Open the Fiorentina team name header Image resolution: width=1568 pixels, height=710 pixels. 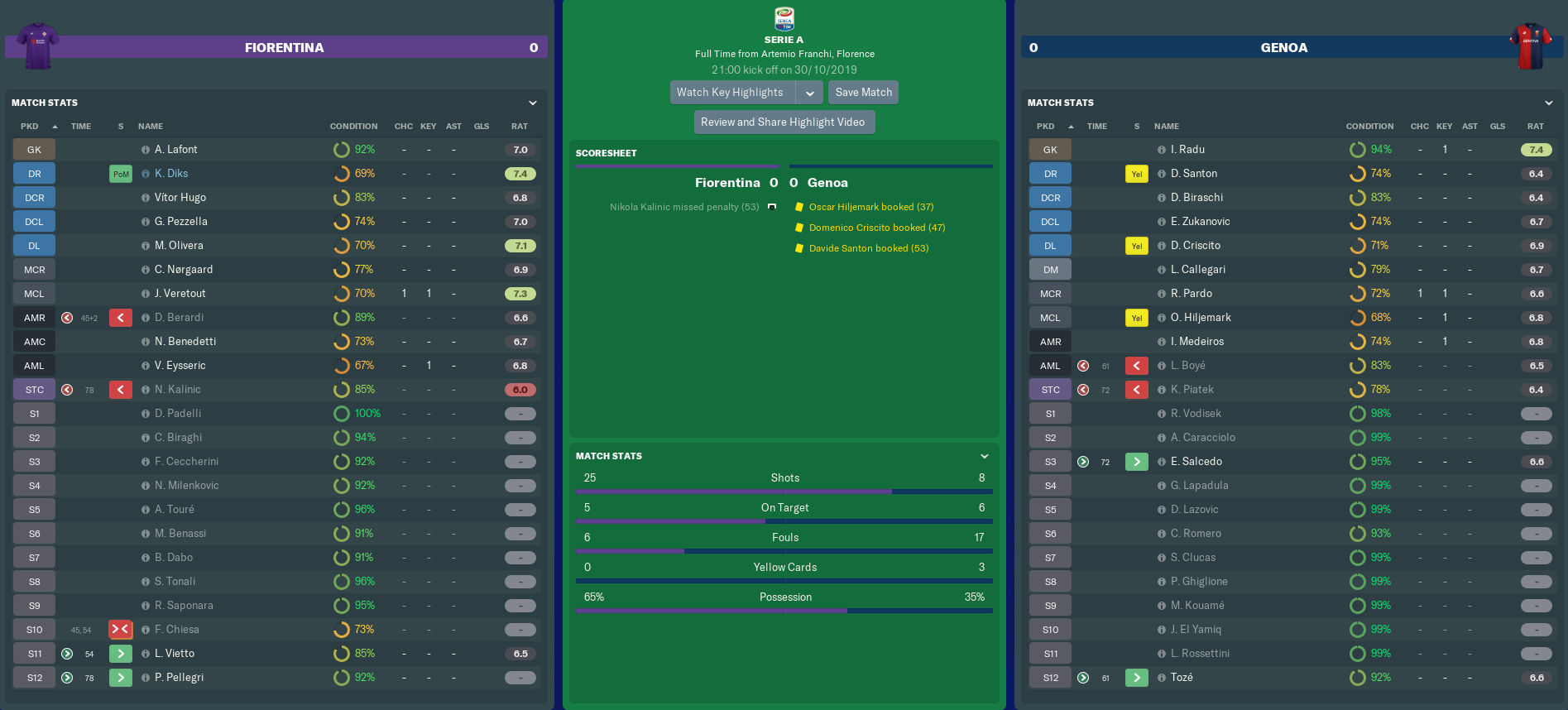[x=284, y=48]
